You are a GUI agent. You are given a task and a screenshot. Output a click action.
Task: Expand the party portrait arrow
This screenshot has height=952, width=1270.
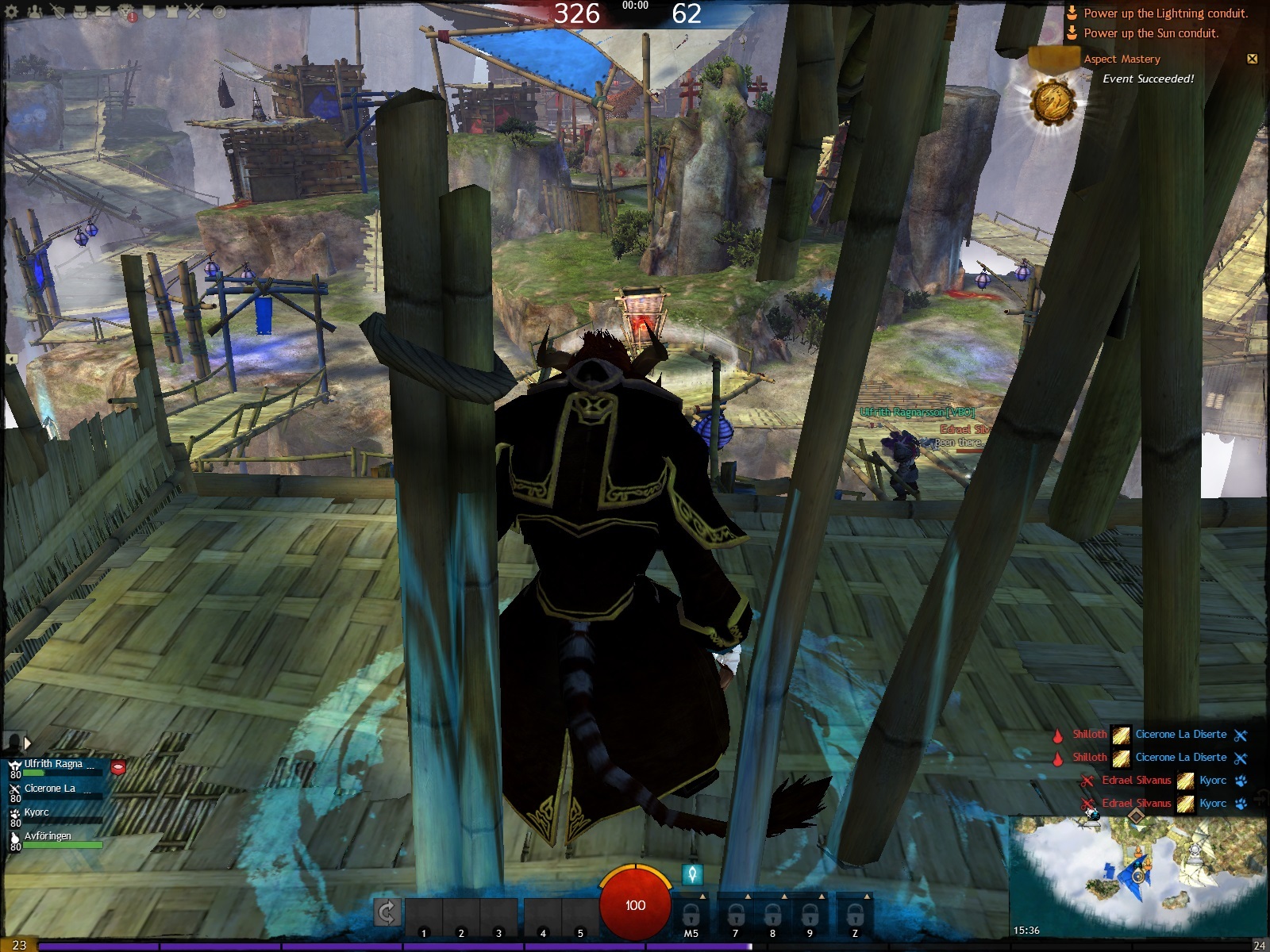tap(27, 743)
